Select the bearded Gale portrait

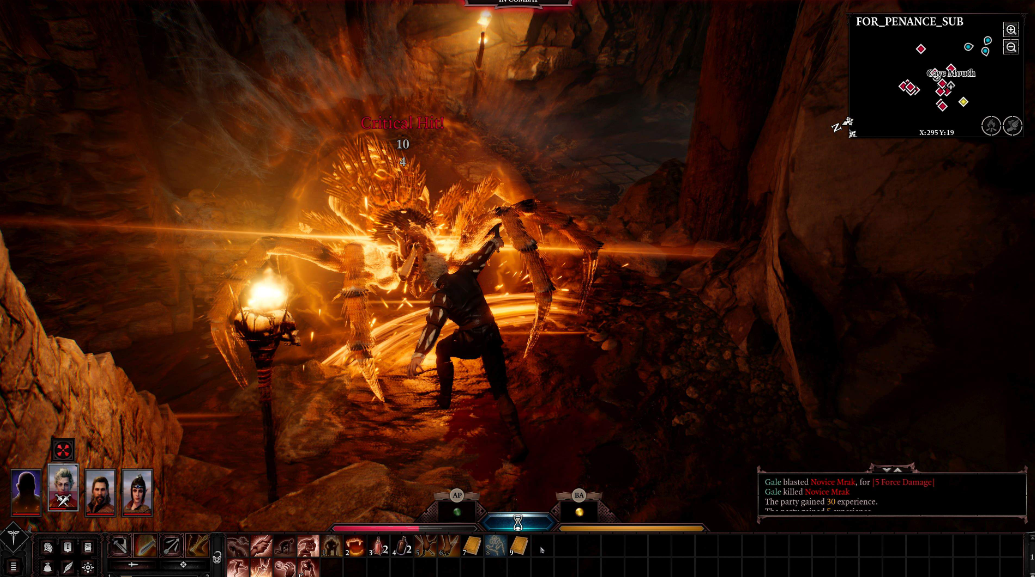[100, 490]
